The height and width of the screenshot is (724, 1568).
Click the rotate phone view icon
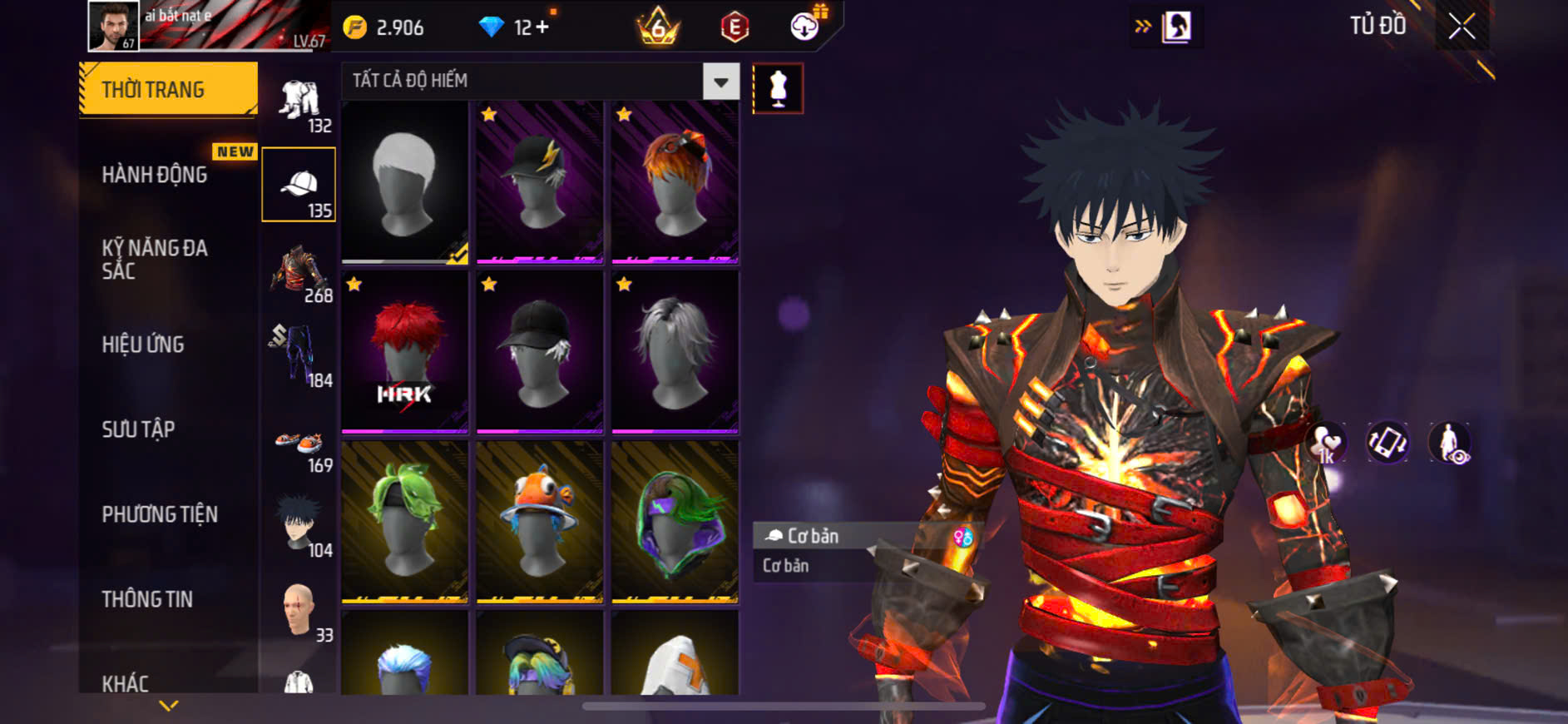(1387, 443)
